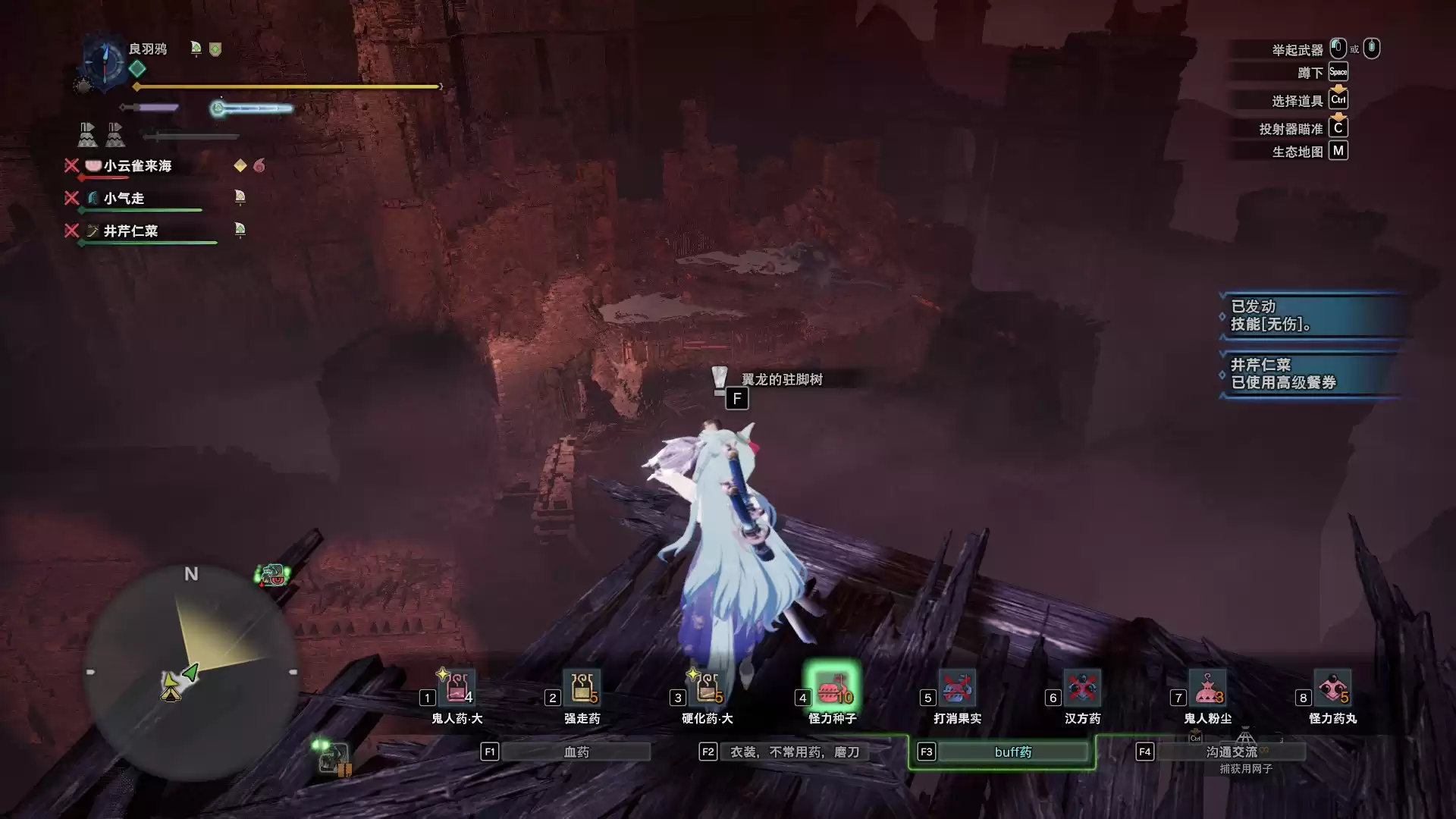The image size is (1456, 819).
Task: Choose the 硬化药·大 item slot
Action: point(707,689)
